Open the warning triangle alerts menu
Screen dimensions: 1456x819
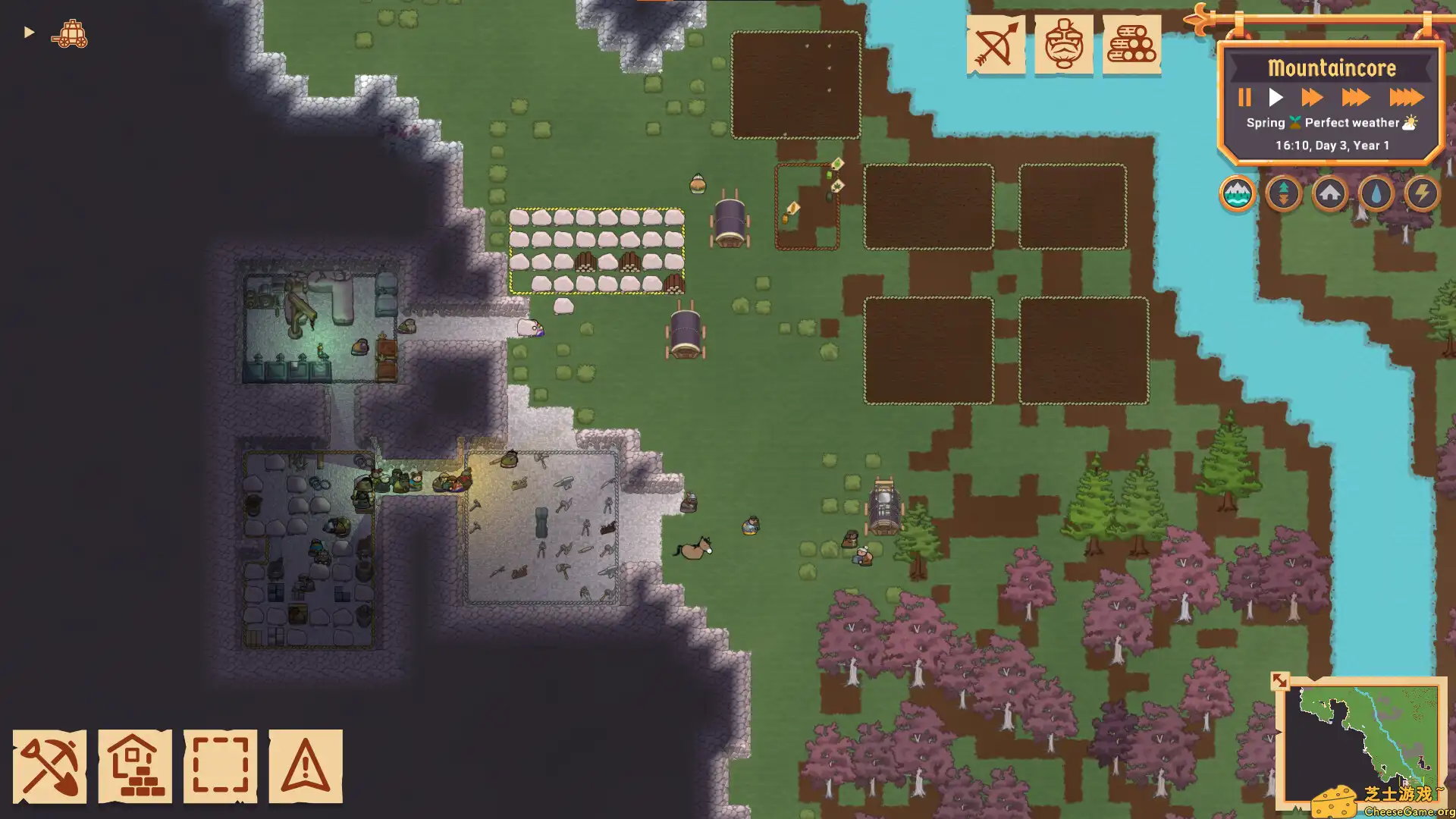306,766
